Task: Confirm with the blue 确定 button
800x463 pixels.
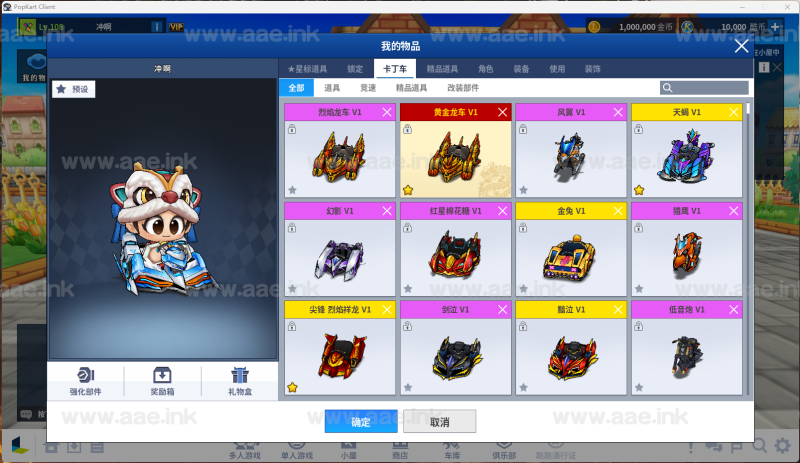Action: pyautogui.click(x=361, y=421)
